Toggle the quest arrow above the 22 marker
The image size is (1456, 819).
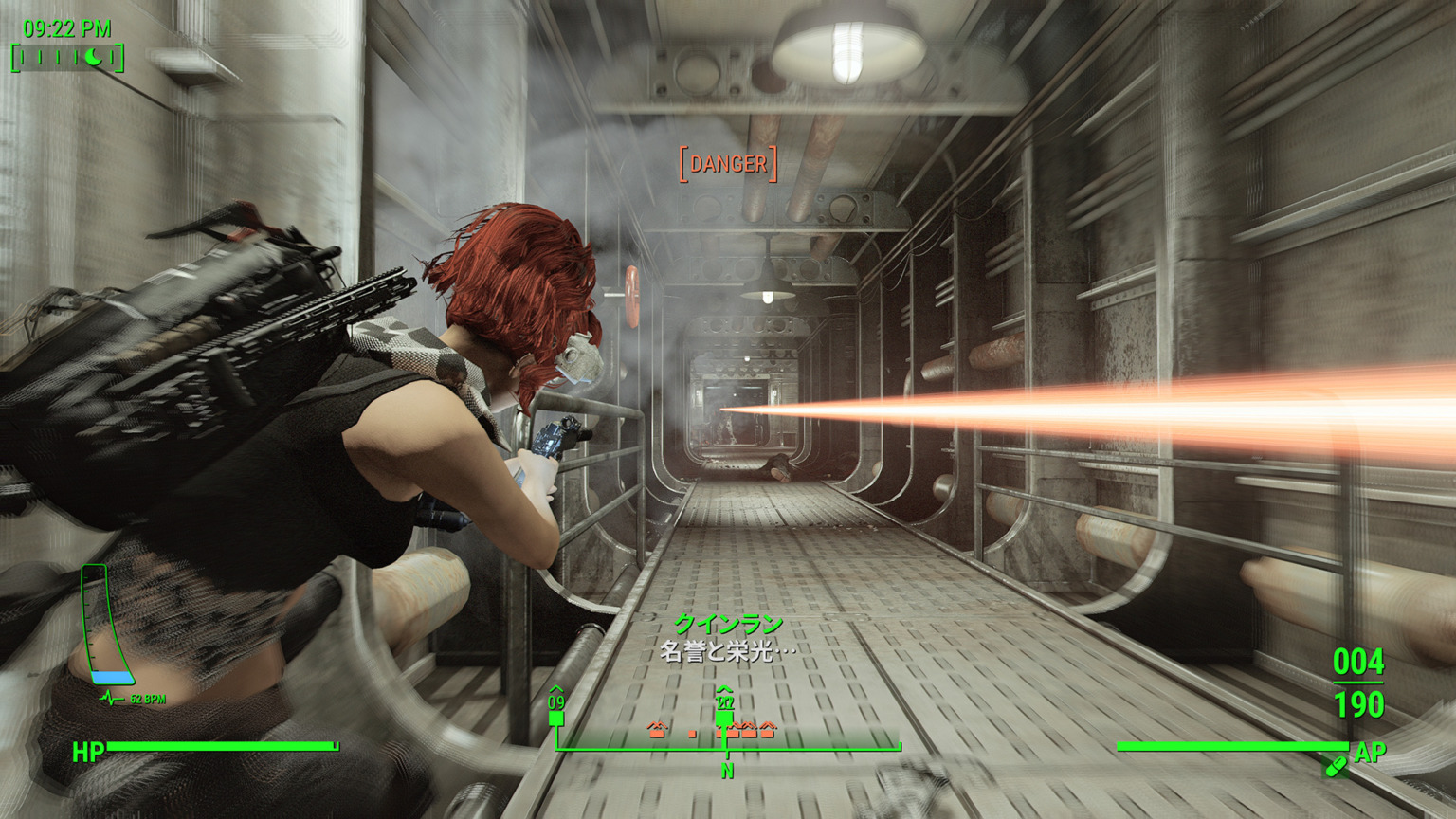click(x=723, y=689)
